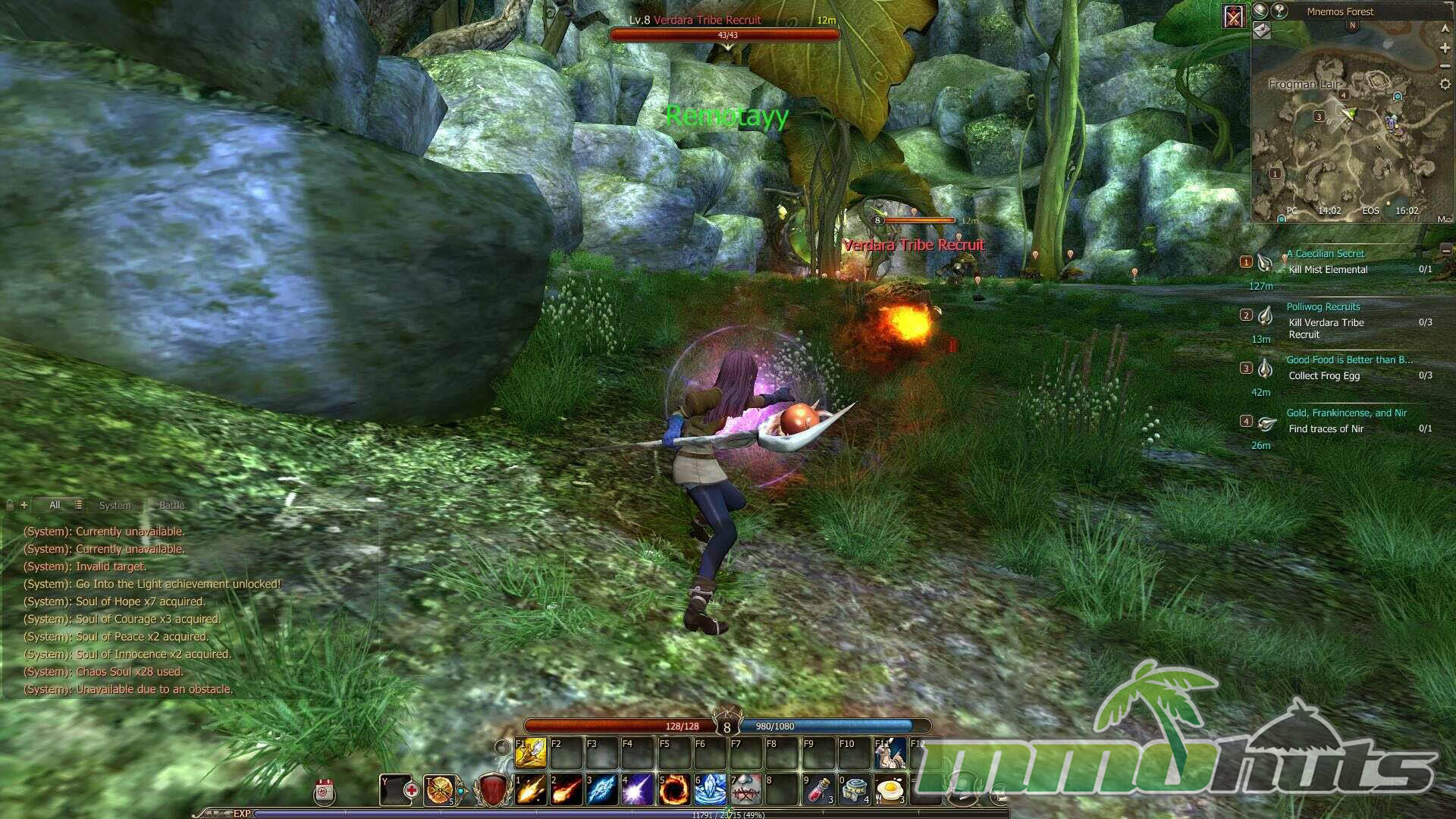
Task: Open the calendar icon near the hotbar
Action: coord(325,791)
